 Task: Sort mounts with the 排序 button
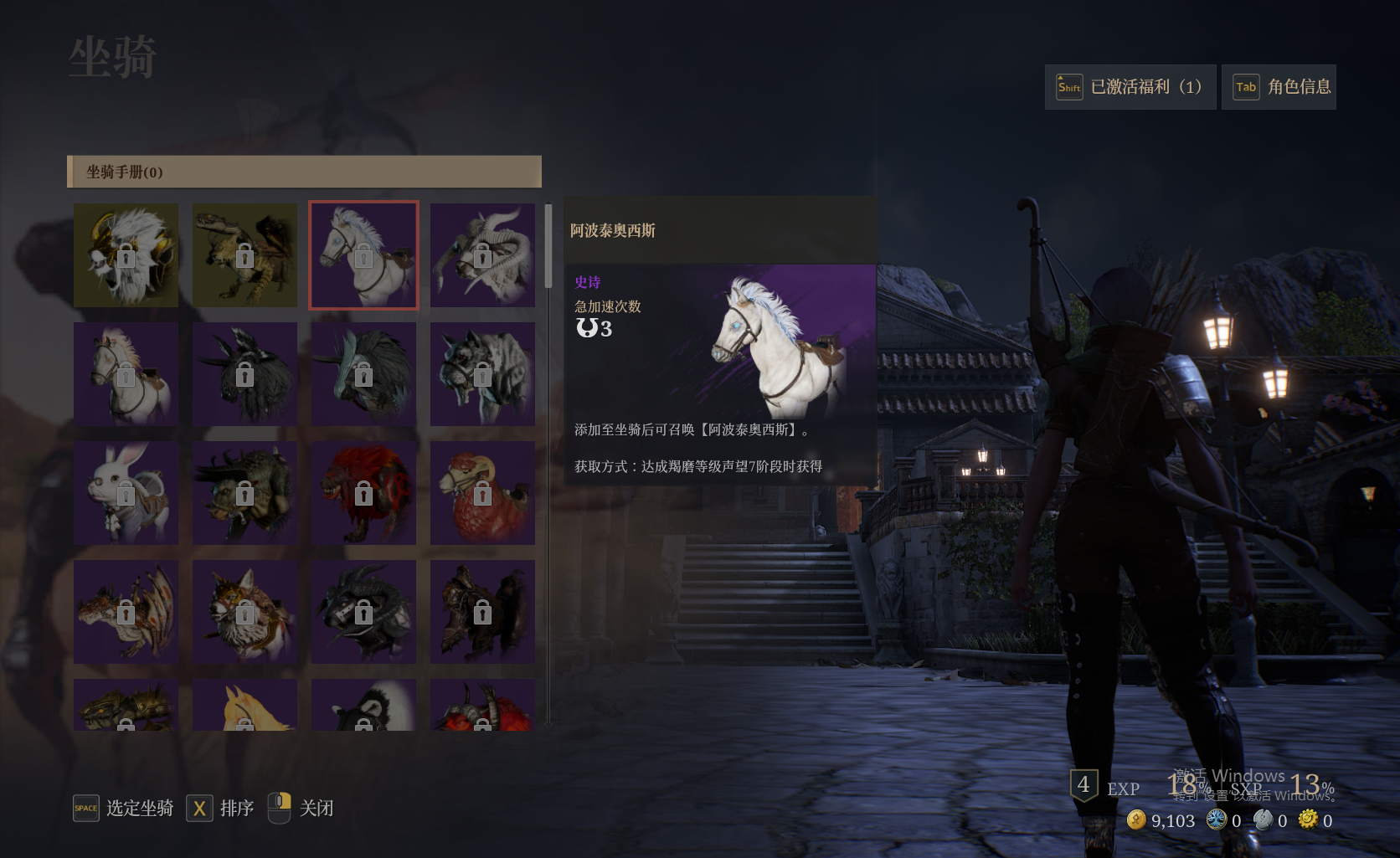pyautogui.click(x=220, y=808)
